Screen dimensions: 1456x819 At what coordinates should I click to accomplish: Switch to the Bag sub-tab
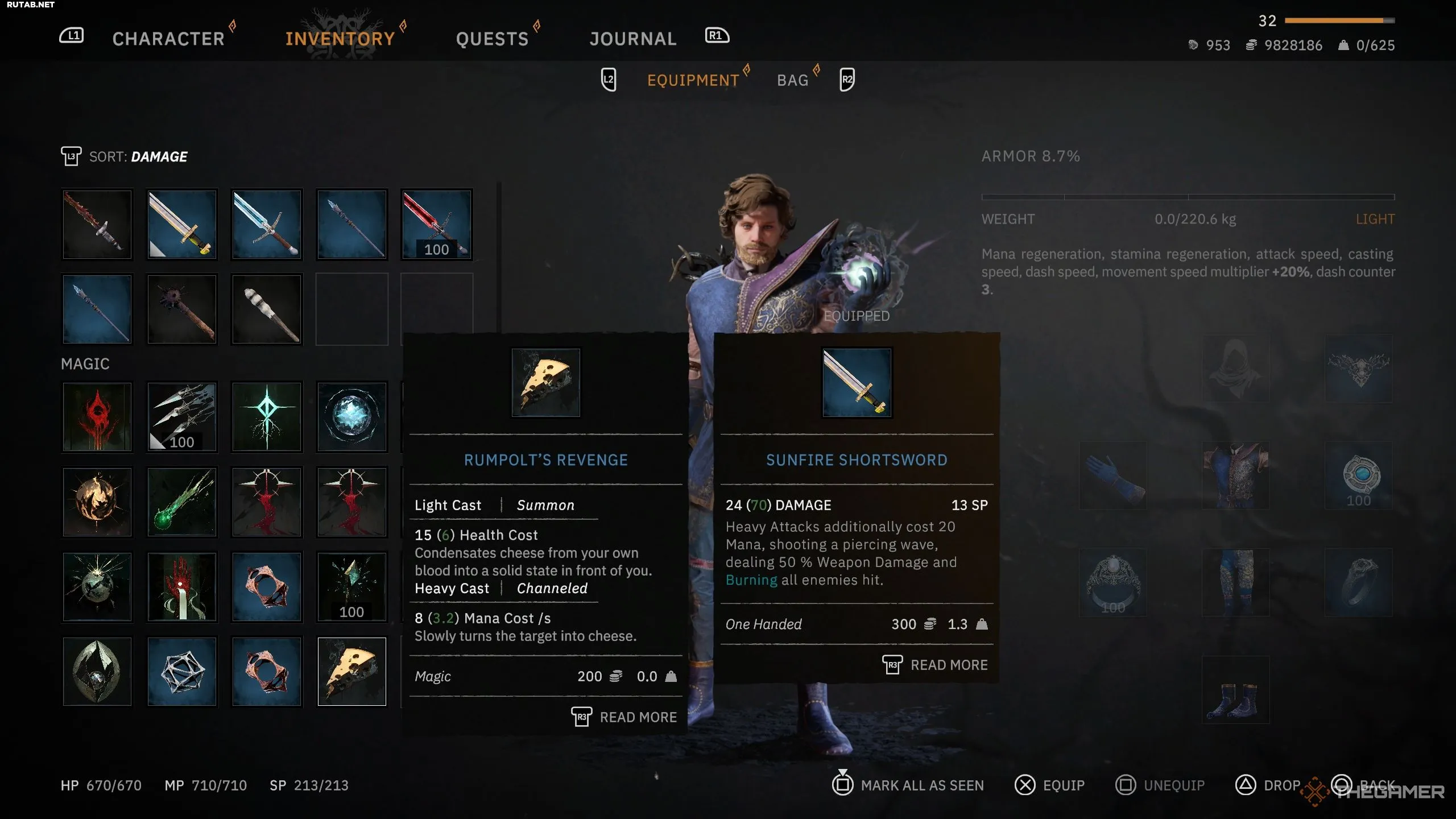tap(792, 80)
